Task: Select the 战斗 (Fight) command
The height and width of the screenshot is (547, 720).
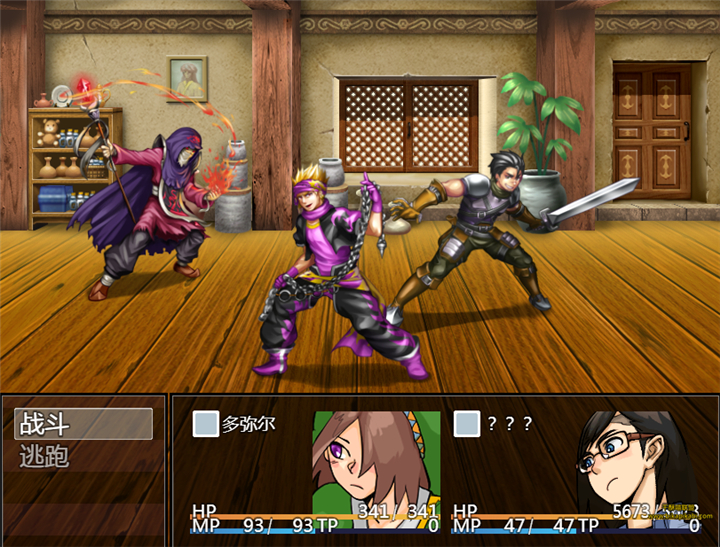Action: click(83, 424)
